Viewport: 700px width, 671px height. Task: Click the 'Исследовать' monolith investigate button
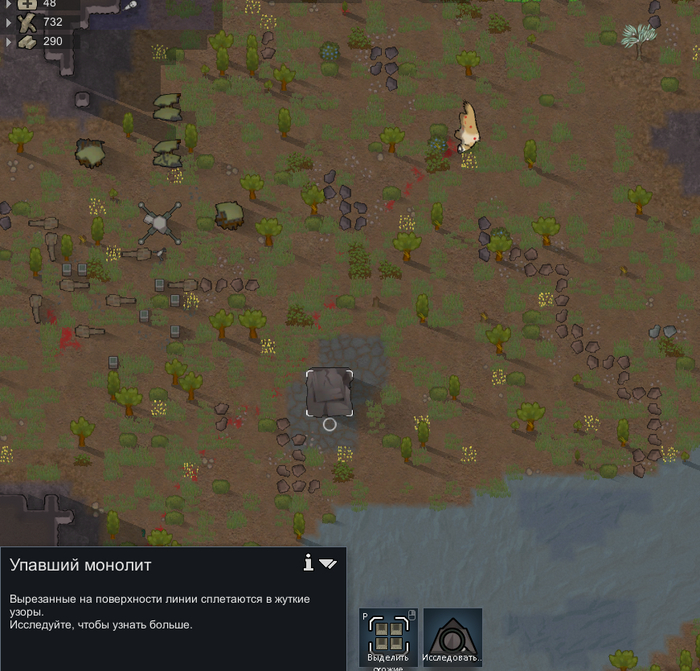pyautogui.click(x=453, y=638)
